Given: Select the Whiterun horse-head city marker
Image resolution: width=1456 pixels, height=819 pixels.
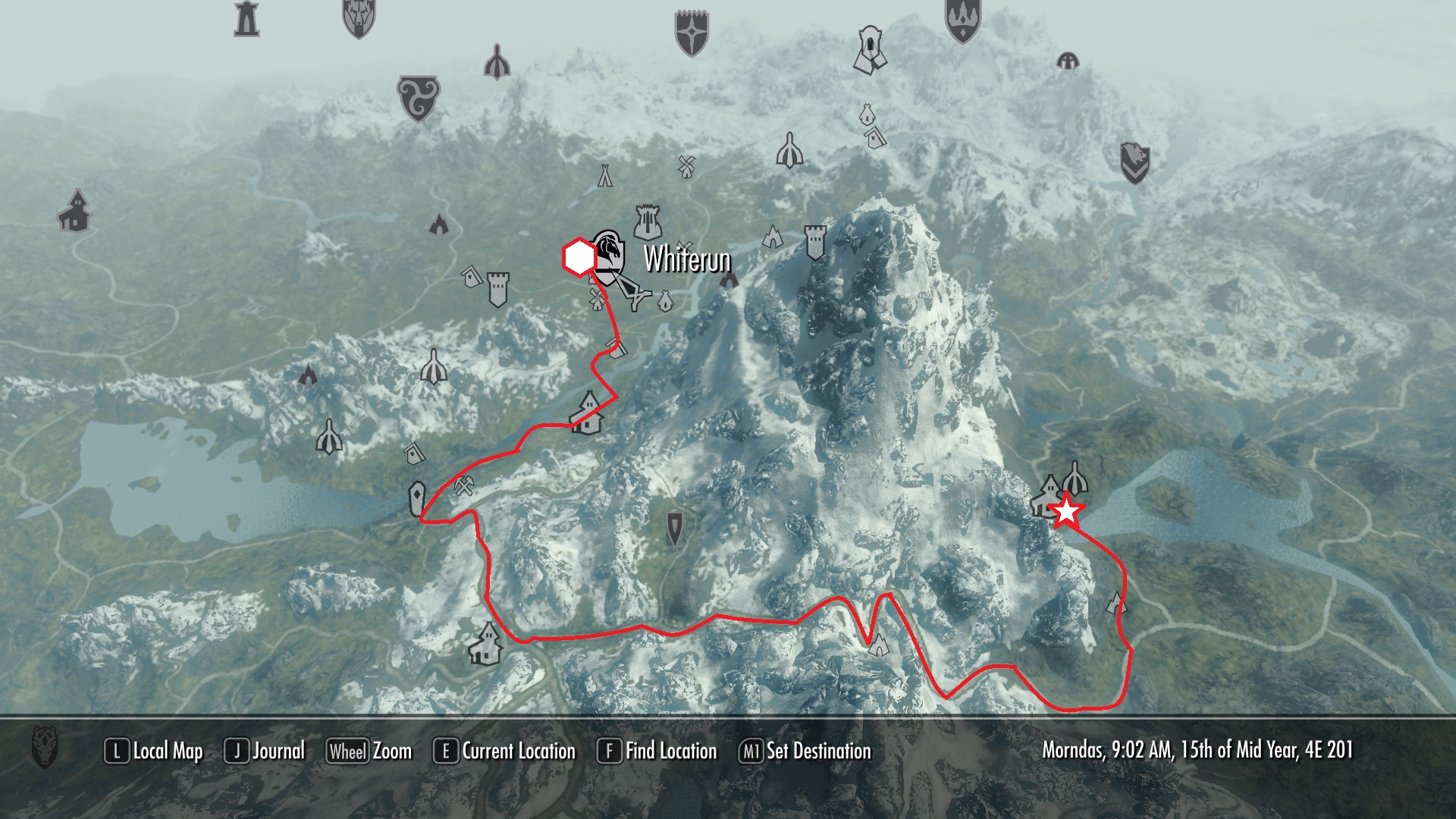Looking at the screenshot, I should [x=608, y=258].
